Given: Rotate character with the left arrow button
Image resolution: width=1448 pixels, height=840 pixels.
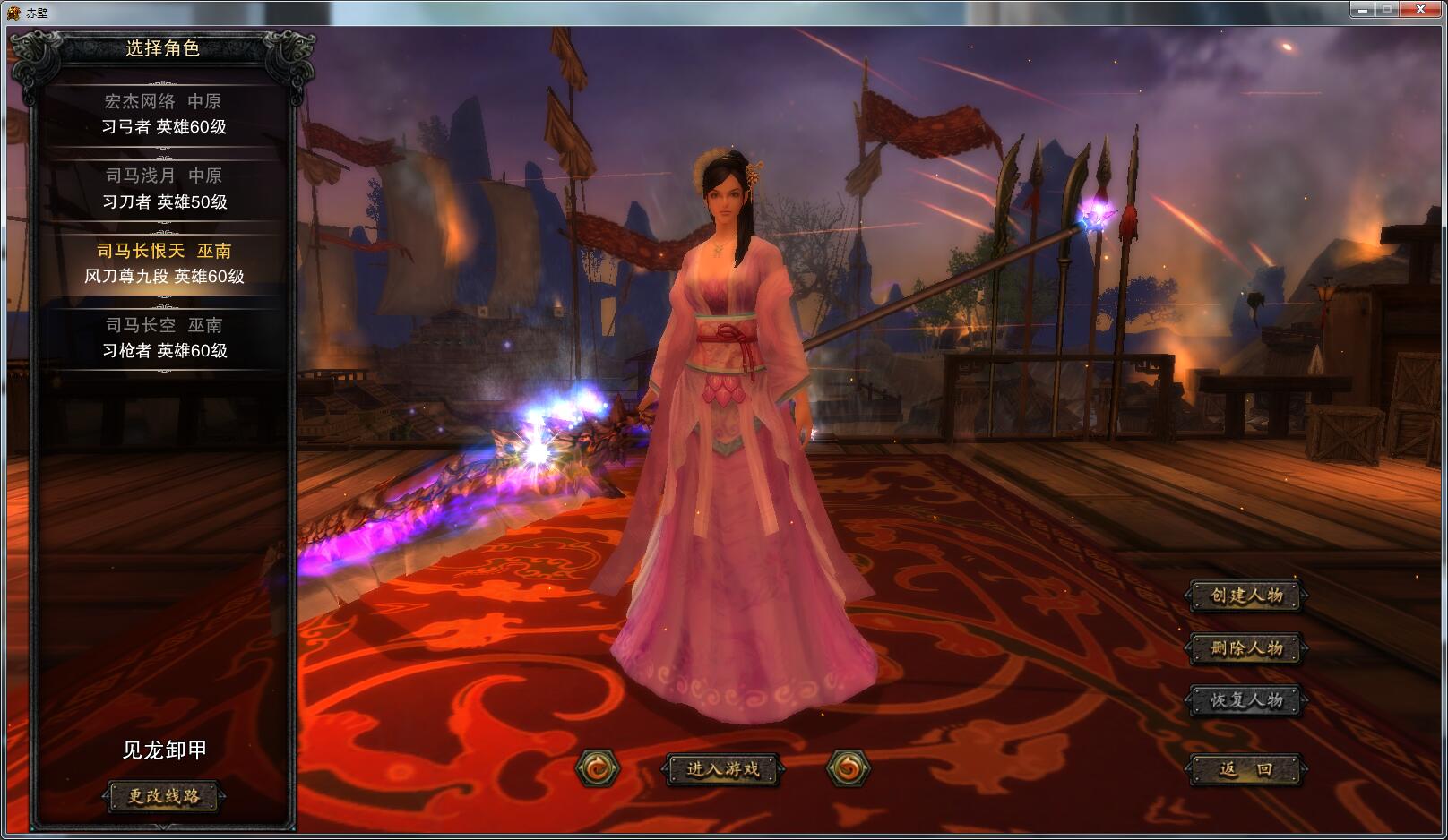Looking at the screenshot, I should [597, 768].
